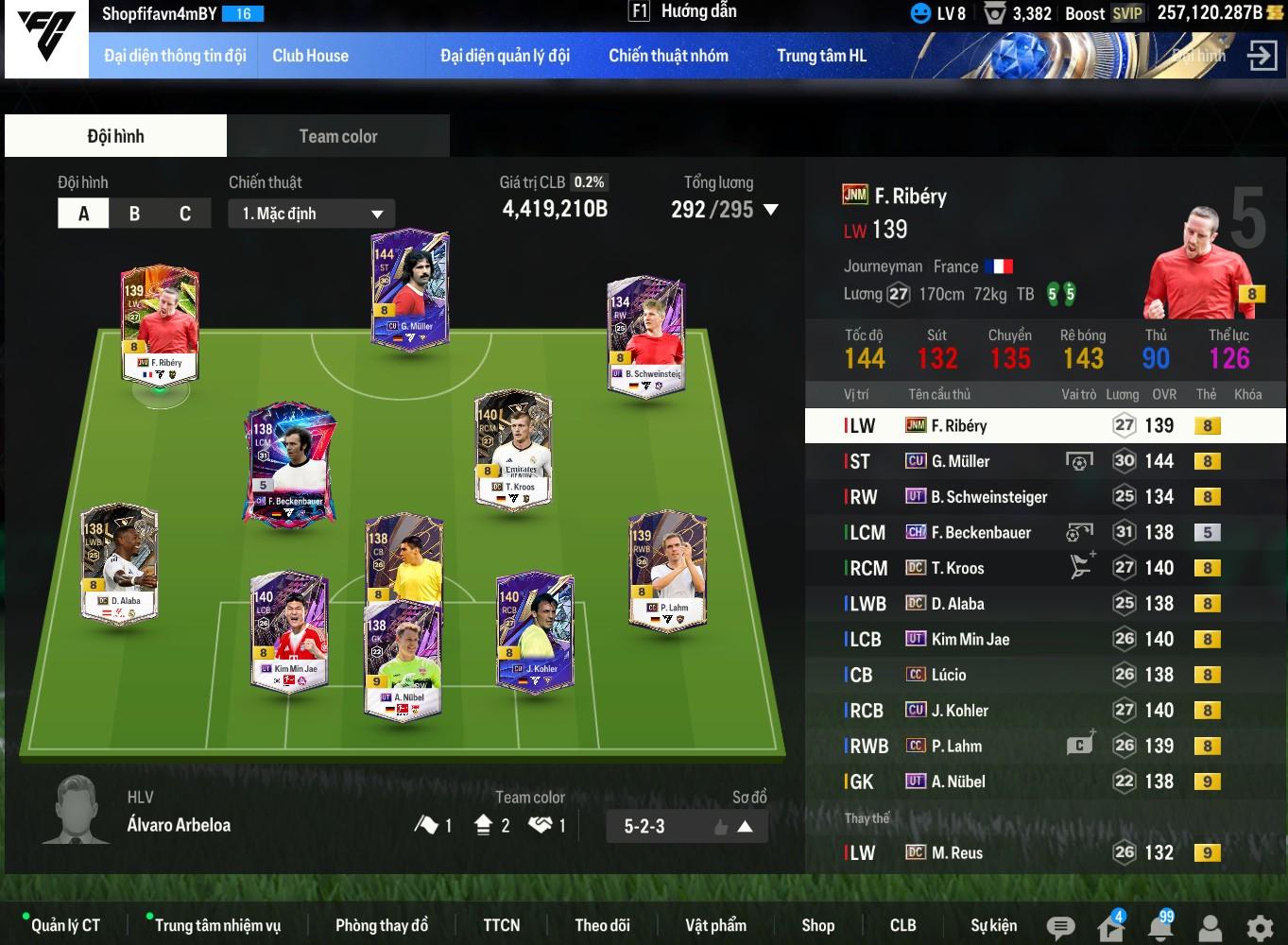
Task: Open Phòng thay đồ locker room
Action: [x=382, y=925]
